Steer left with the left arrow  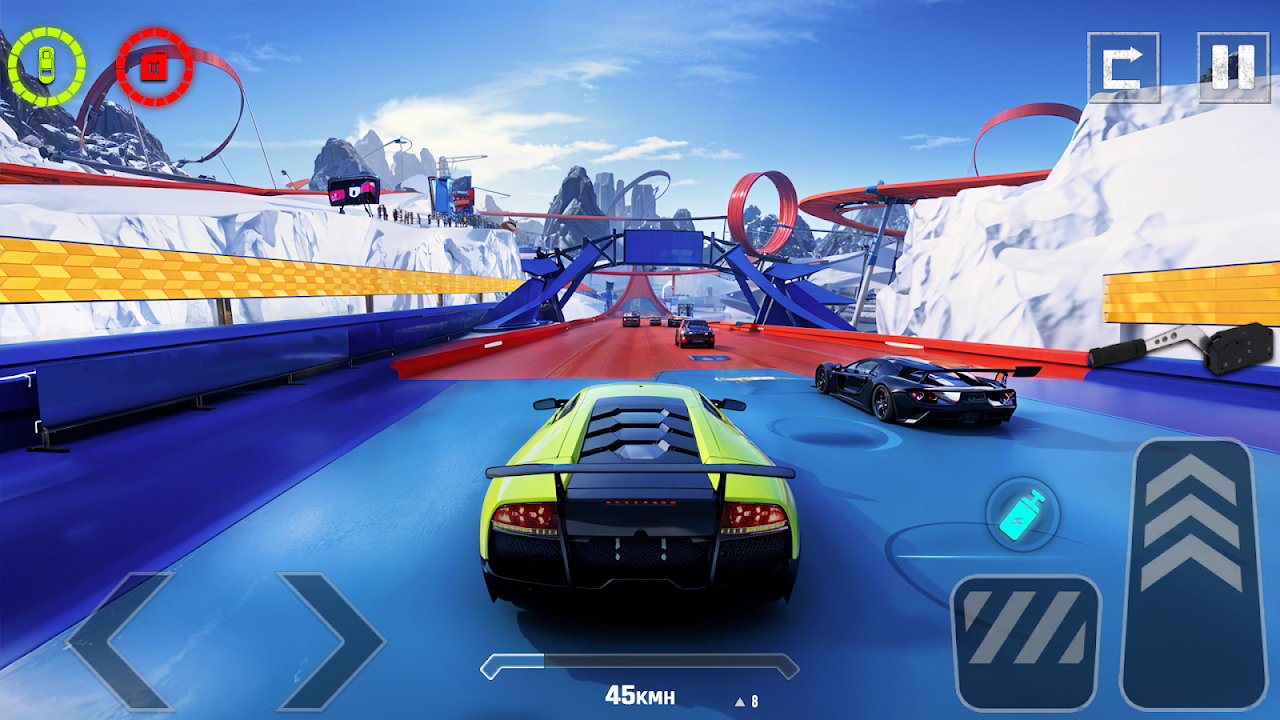(x=118, y=641)
